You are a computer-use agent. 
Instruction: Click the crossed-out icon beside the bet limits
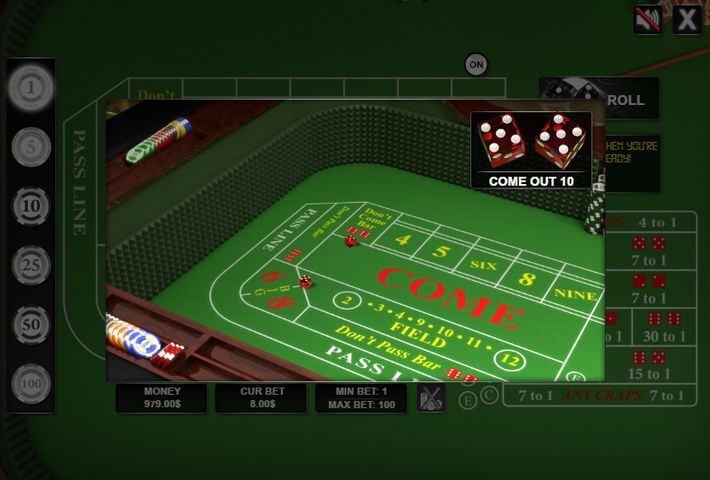point(431,398)
